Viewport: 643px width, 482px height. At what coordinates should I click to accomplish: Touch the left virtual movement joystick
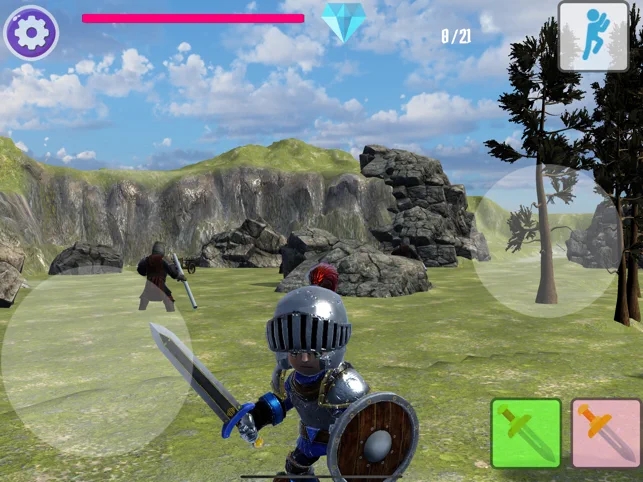95,361
